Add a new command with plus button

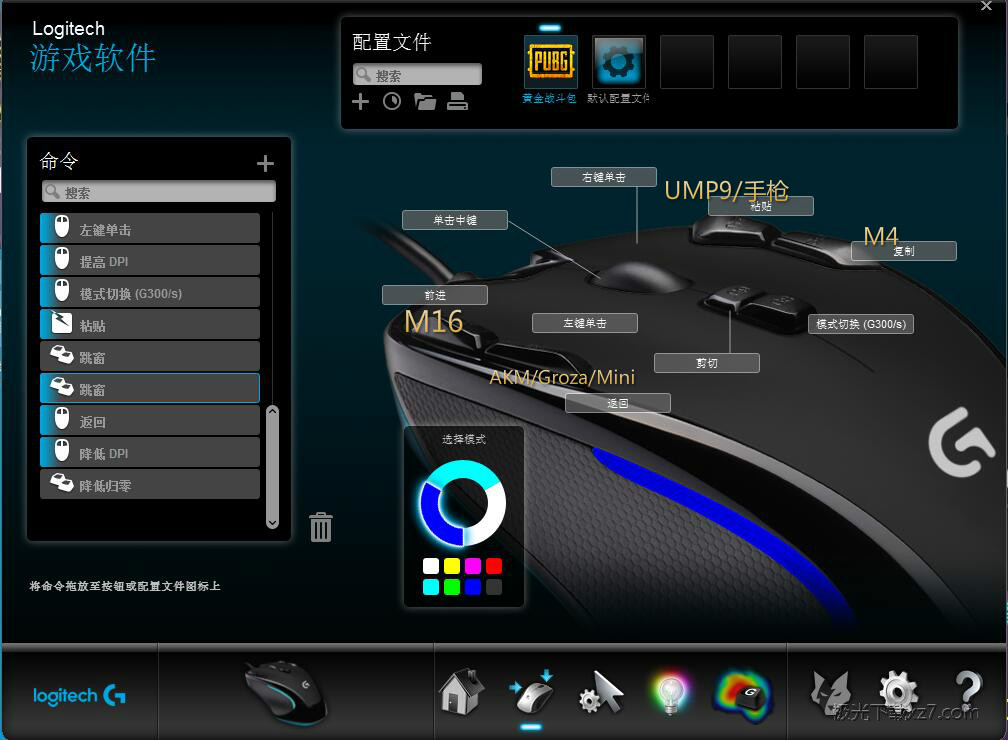(265, 164)
